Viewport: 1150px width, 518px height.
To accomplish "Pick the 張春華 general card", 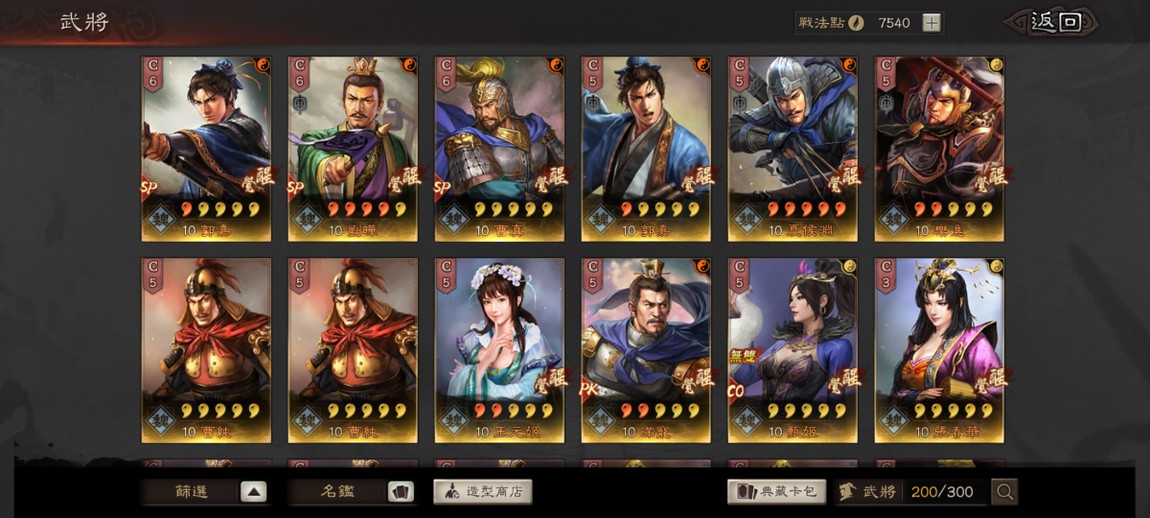I will [x=939, y=350].
